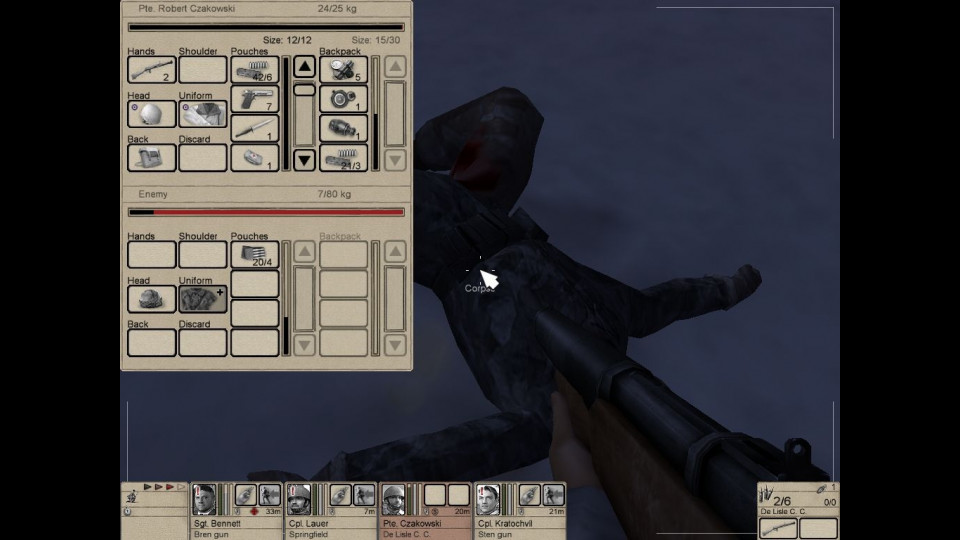This screenshot has width=960, height=540.
Task: Select the rifle in Czakowski's Hands slot
Action: (152, 70)
